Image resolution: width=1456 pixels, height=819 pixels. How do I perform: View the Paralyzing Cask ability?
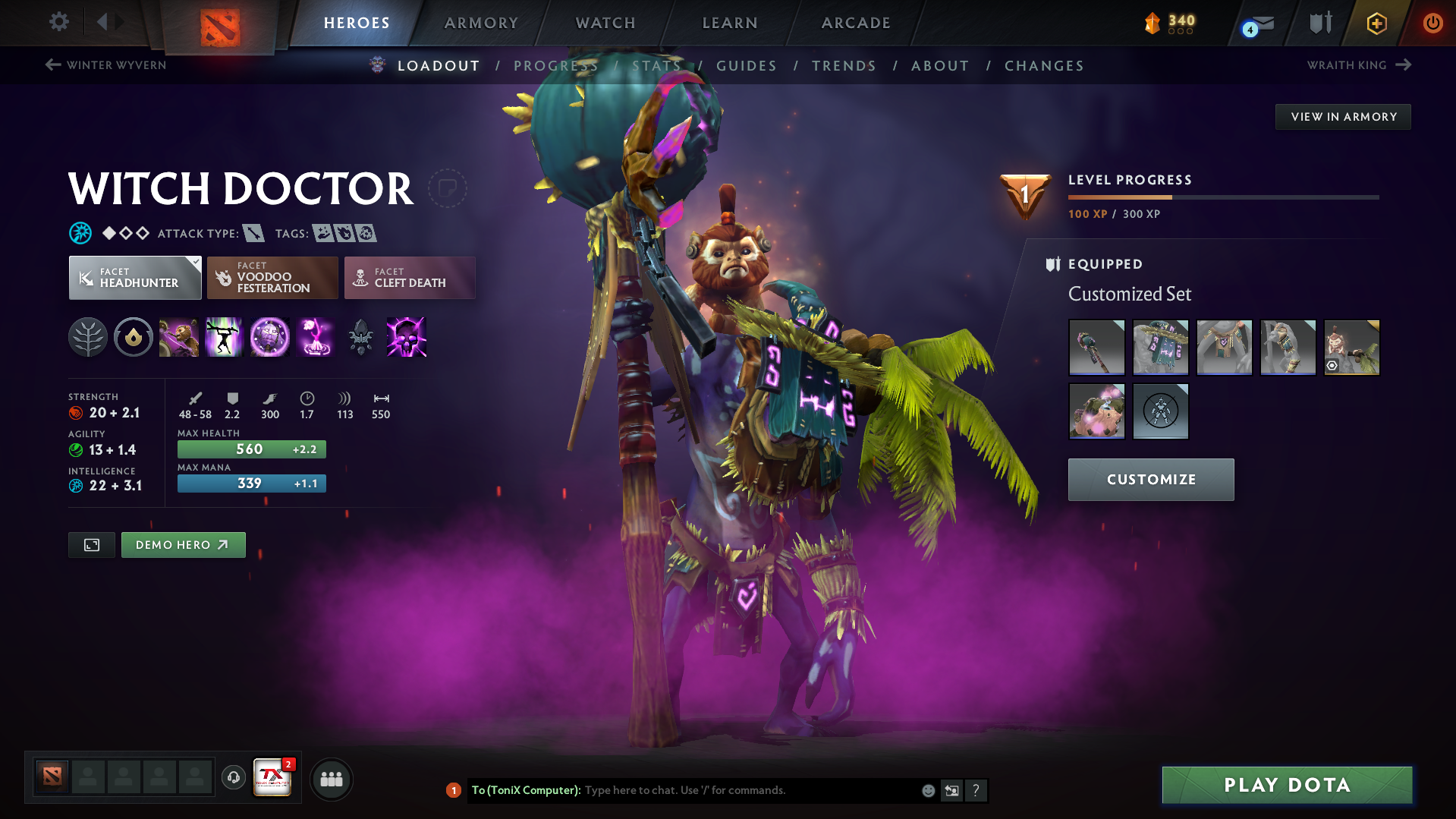coord(179,338)
